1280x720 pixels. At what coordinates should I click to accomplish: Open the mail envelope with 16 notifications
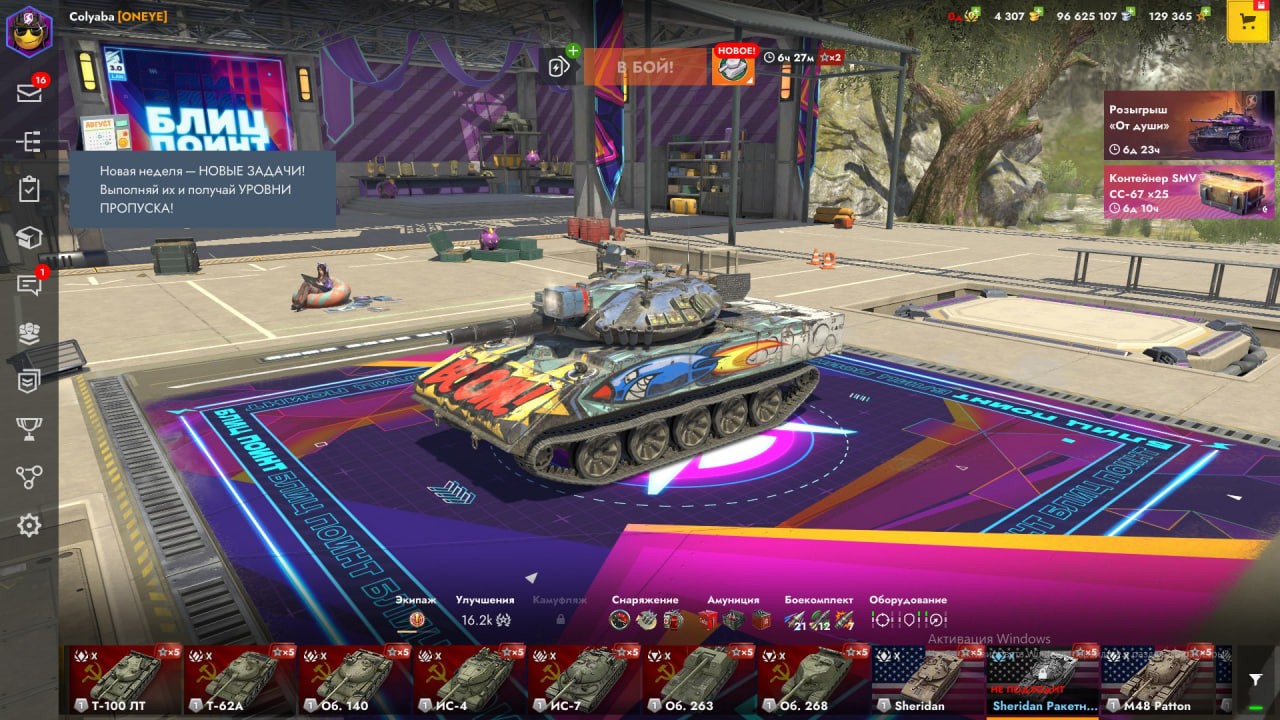[29, 93]
